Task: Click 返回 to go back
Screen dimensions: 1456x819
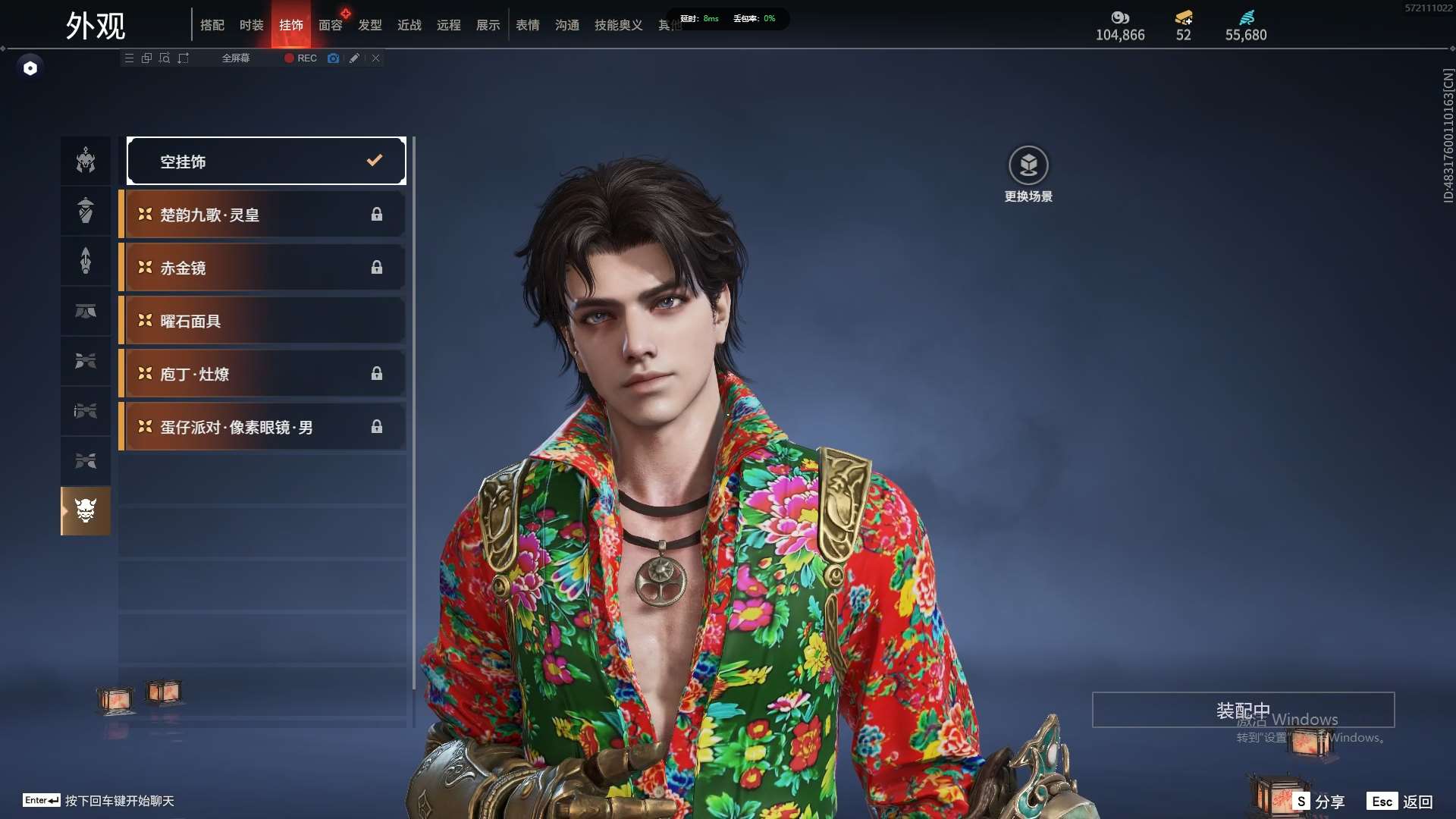Action: pyautogui.click(x=1402, y=802)
